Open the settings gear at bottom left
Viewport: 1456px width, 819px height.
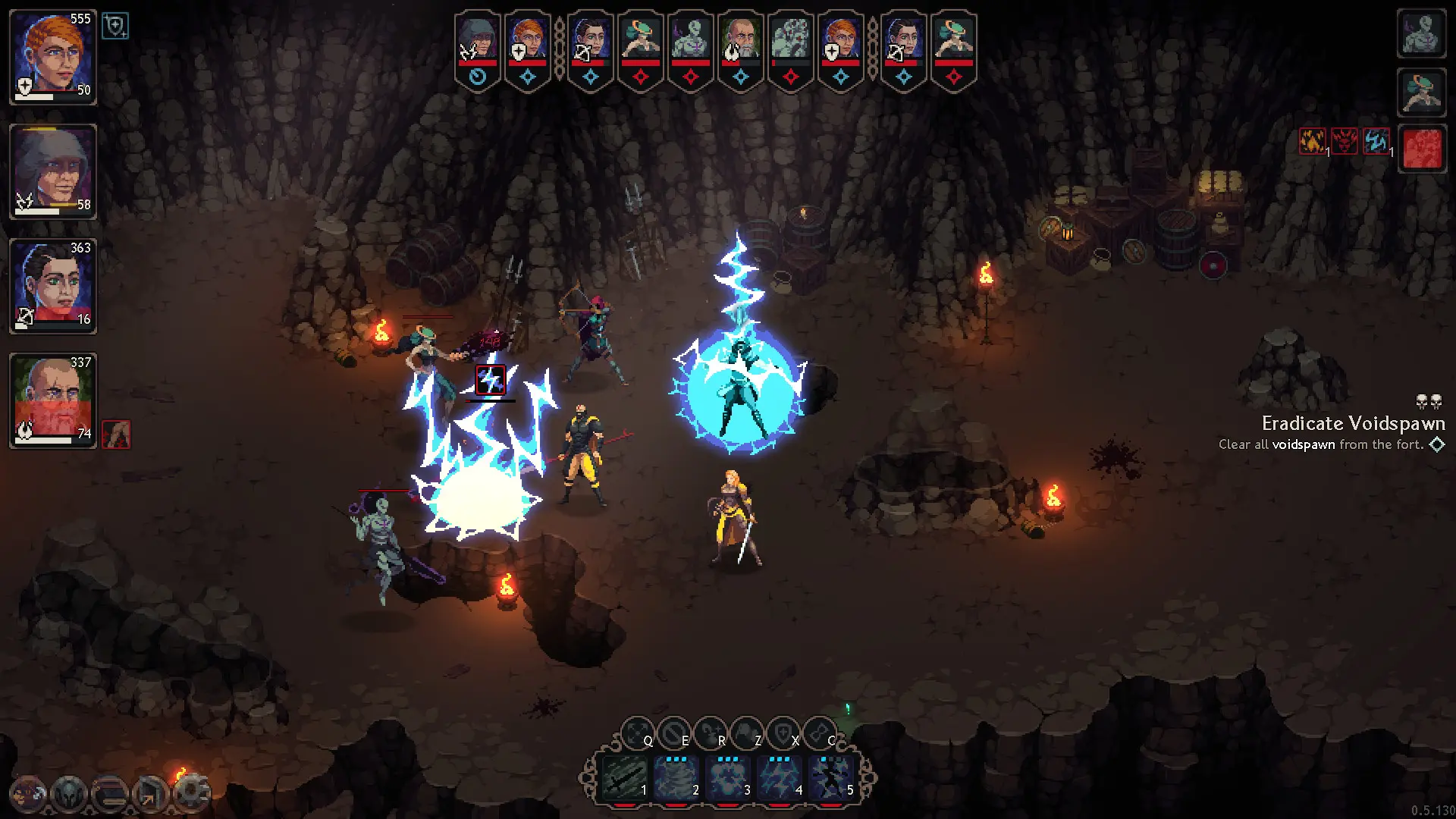pos(190,792)
